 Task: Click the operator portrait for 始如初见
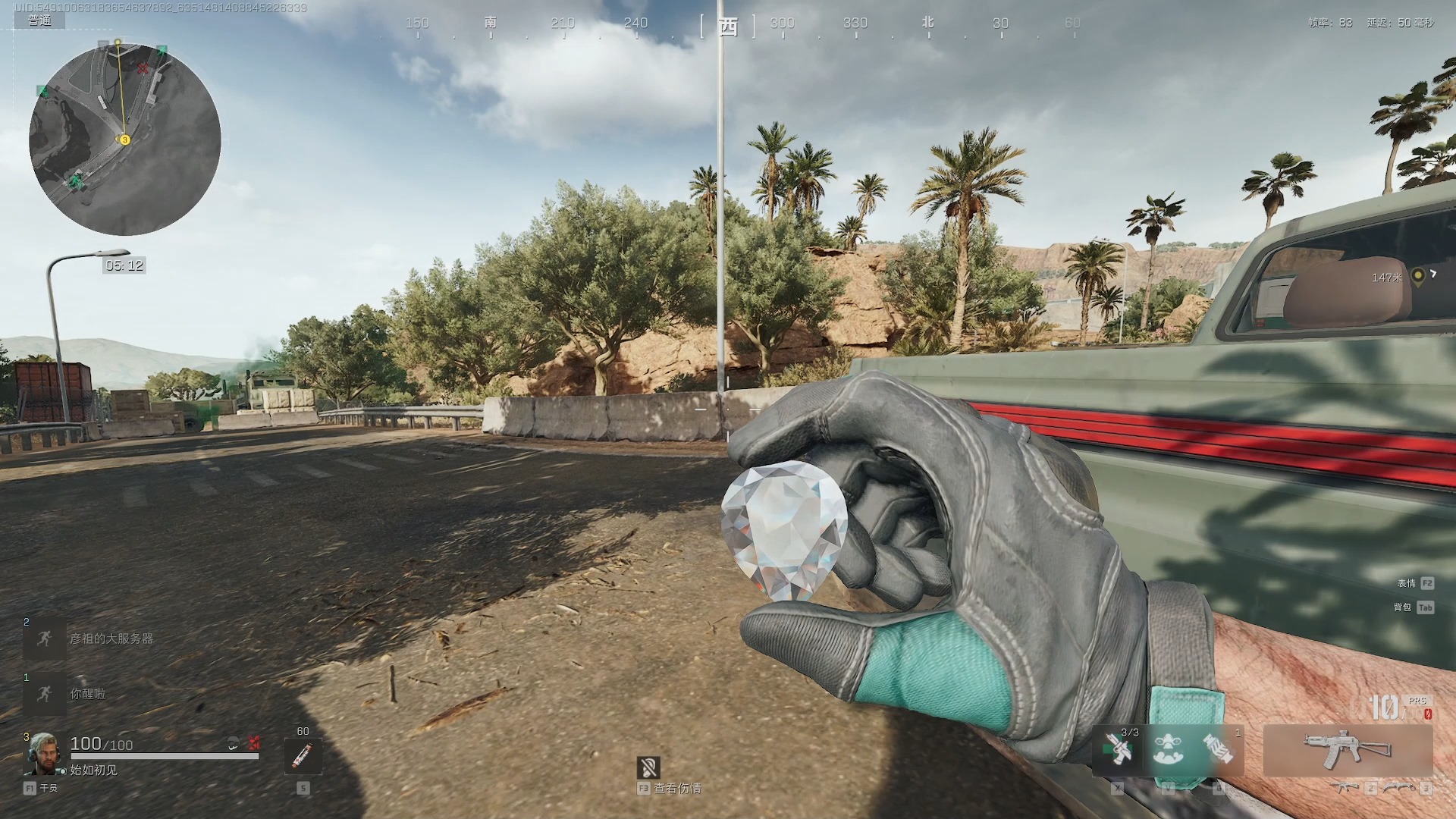44,754
